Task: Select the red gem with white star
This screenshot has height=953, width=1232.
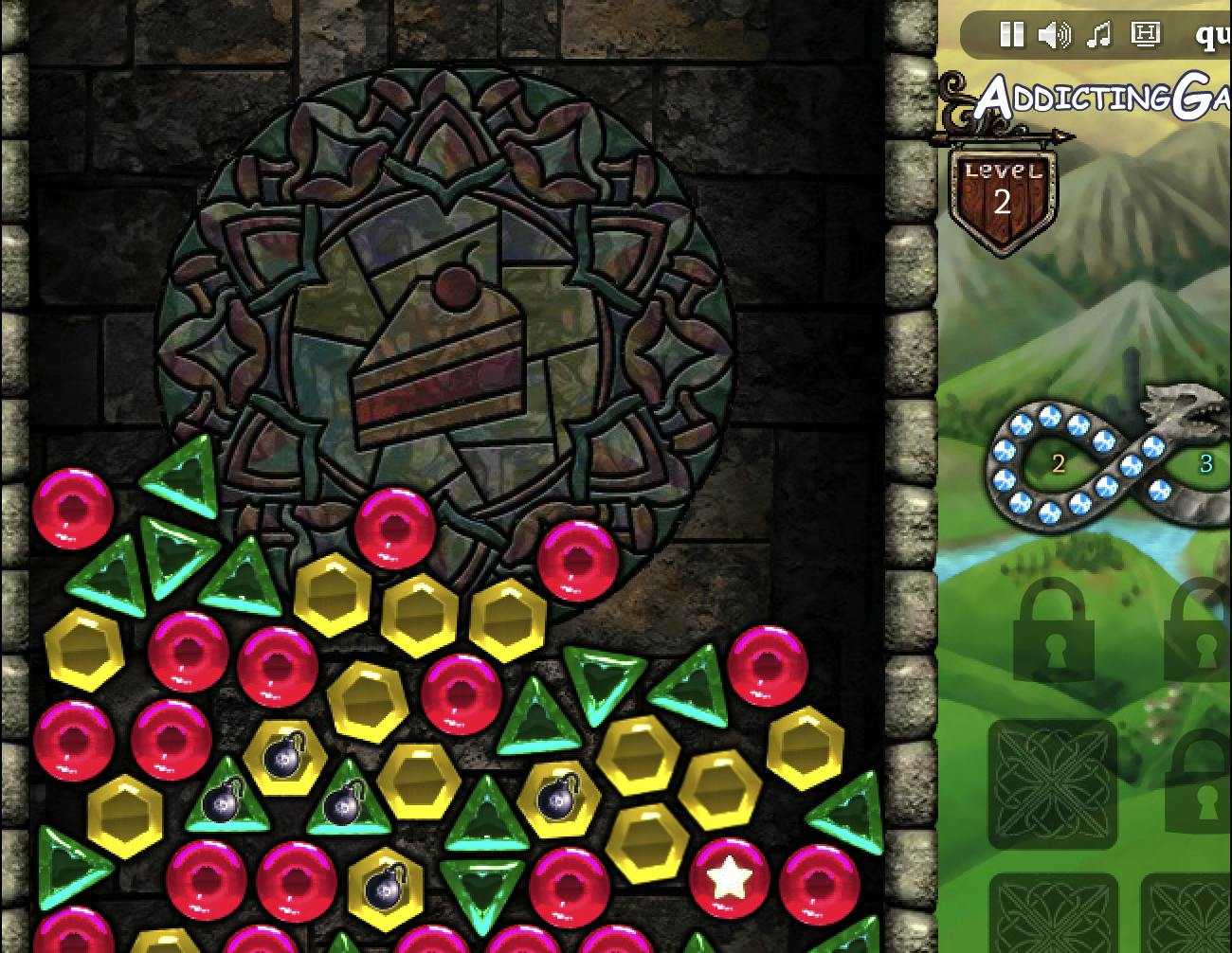Action: (x=729, y=878)
